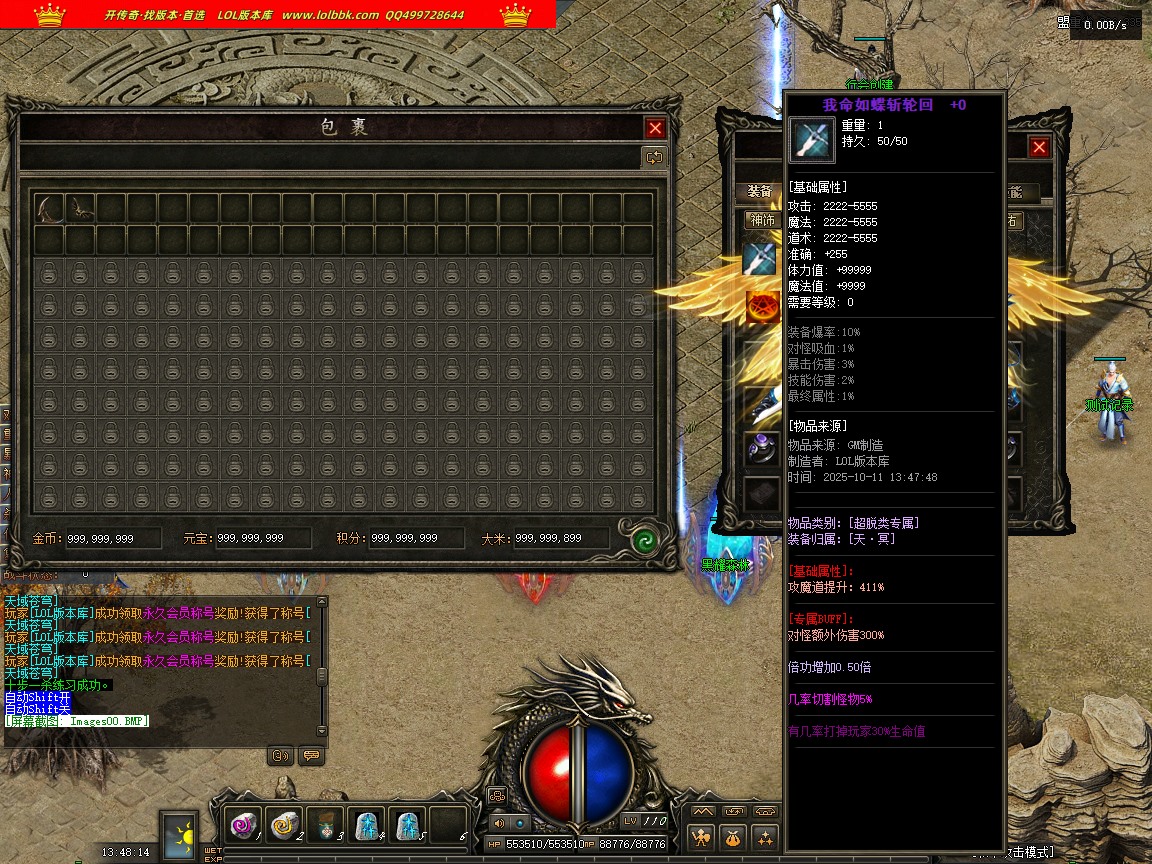
Task: Use the yellow swirl stone in hotbar
Action: 284,826
